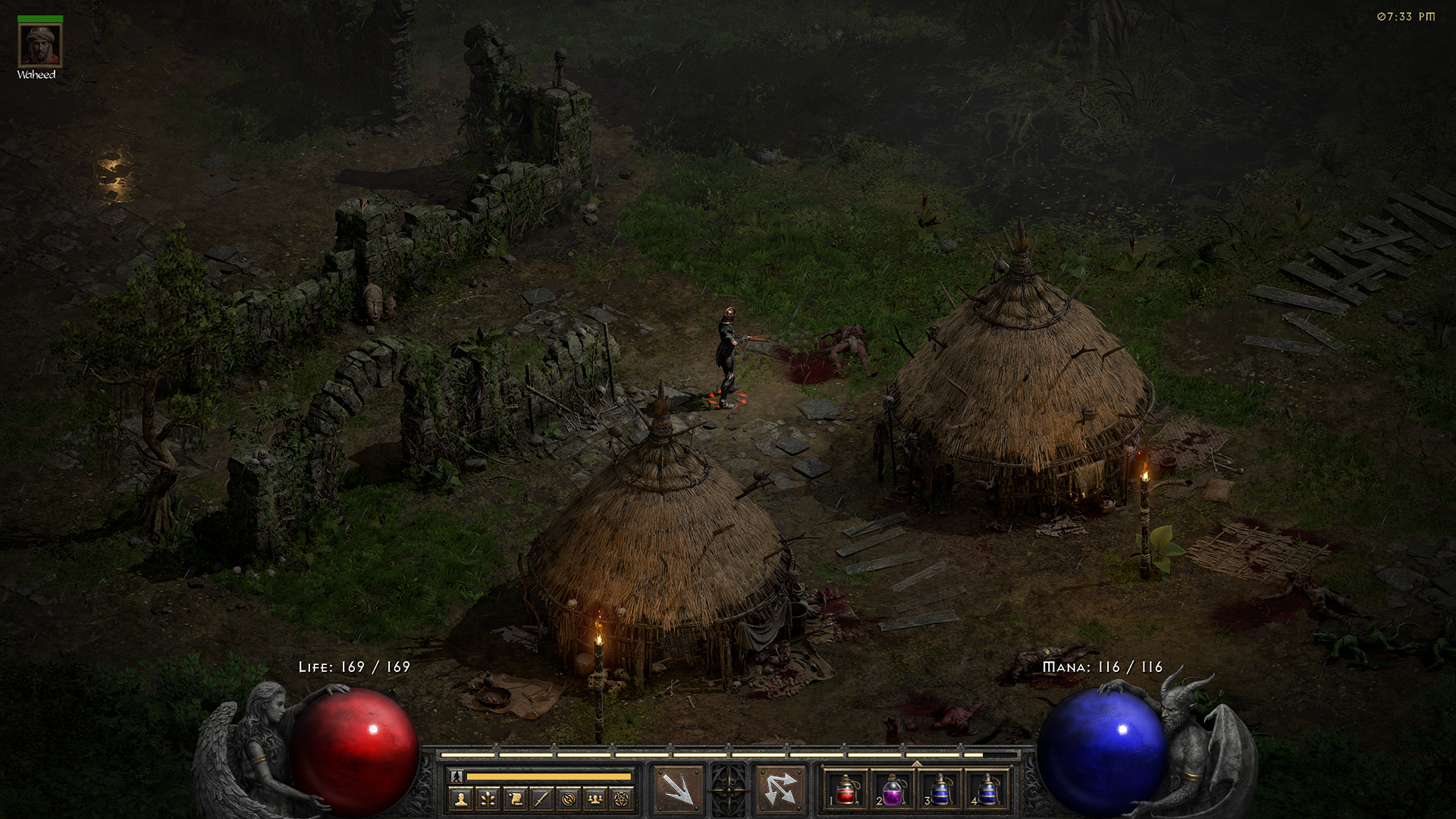Use the purple rejuvenation potion in slot 2
This screenshot has height=819, width=1456.
tap(893, 789)
